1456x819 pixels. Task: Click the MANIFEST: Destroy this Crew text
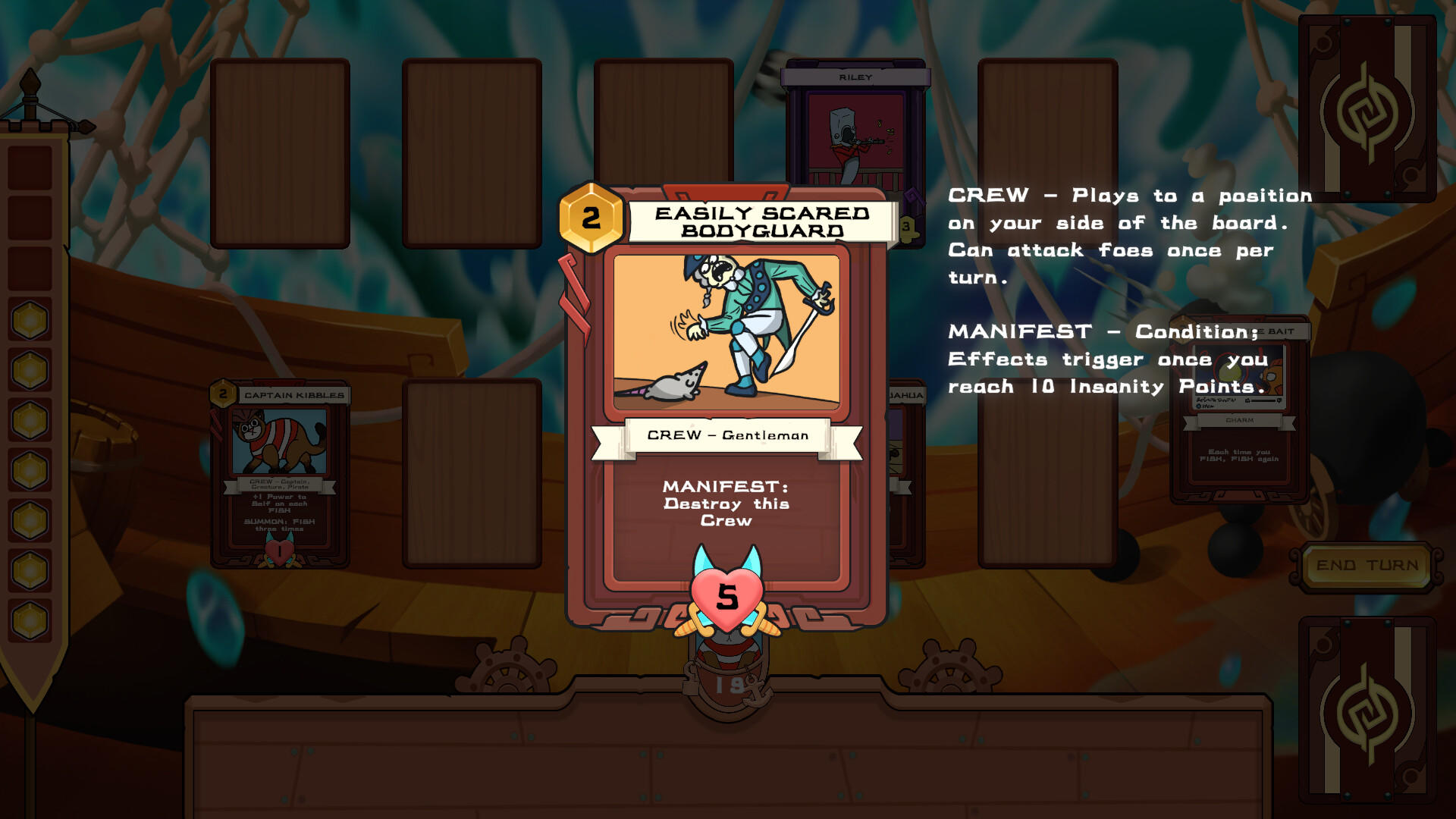click(x=726, y=504)
